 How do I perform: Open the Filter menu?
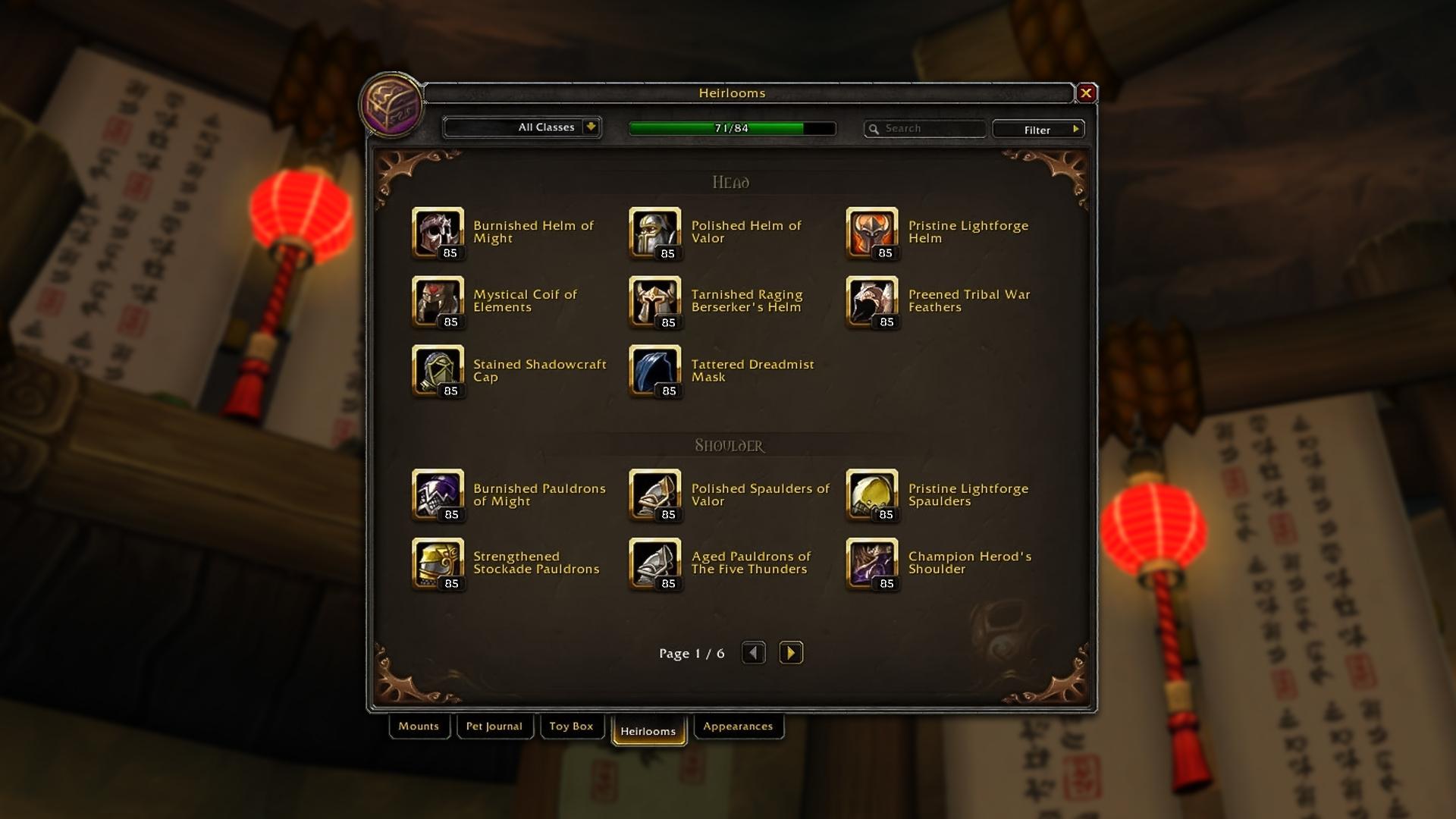[x=1038, y=130]
